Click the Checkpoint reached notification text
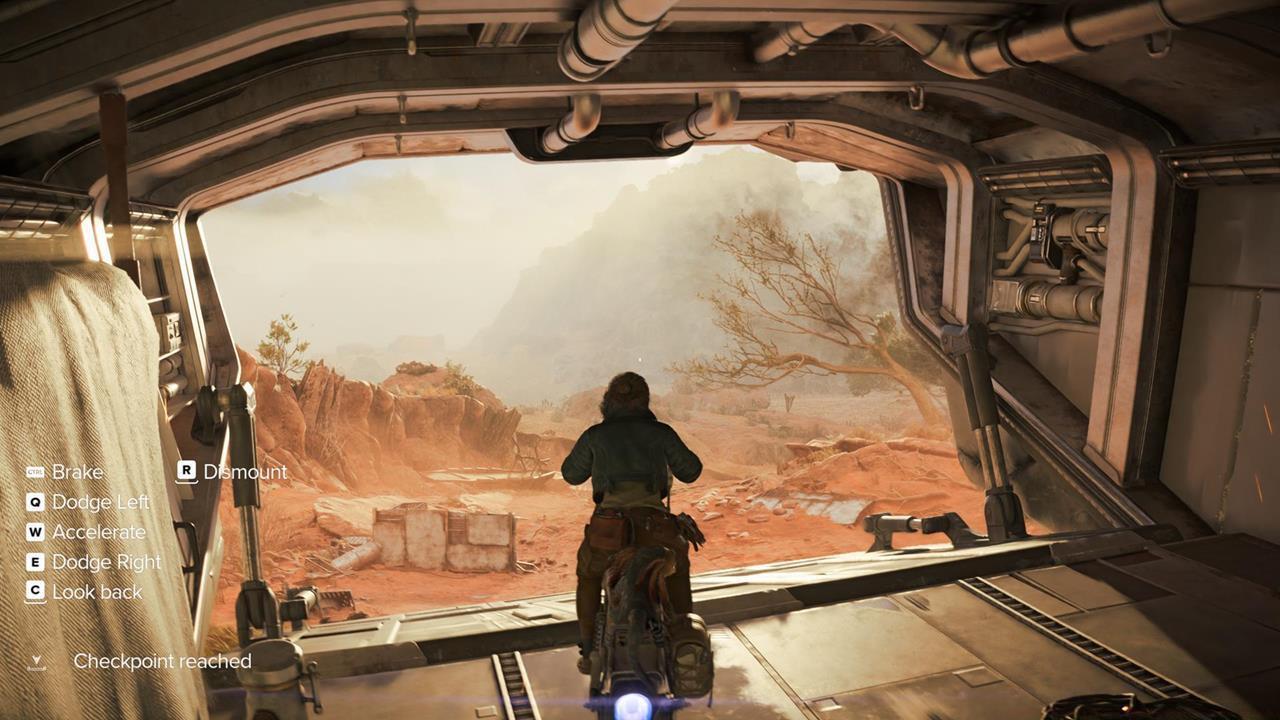 pyautogui.click(x=163, y=660)
